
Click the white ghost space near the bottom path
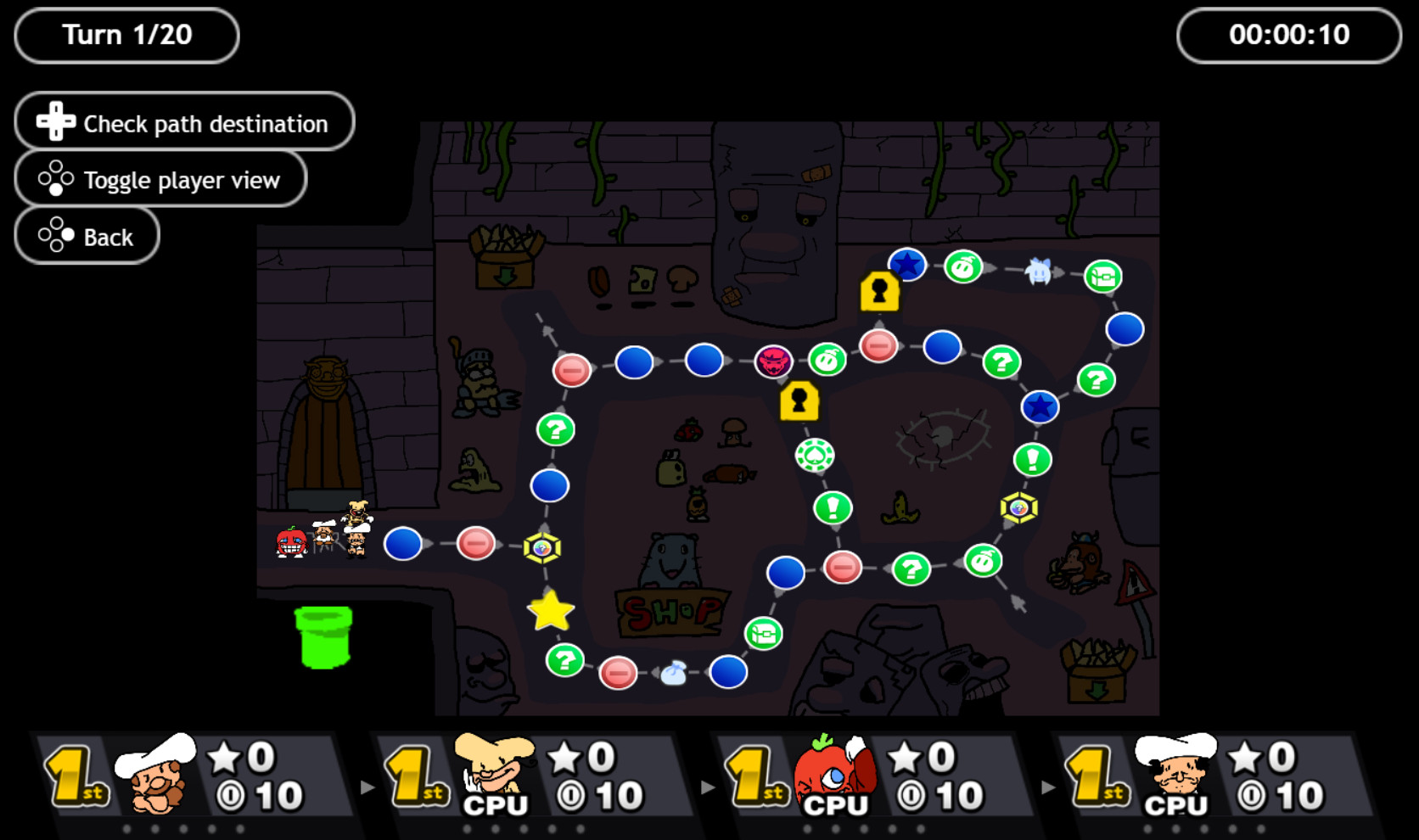pos(675,671)
